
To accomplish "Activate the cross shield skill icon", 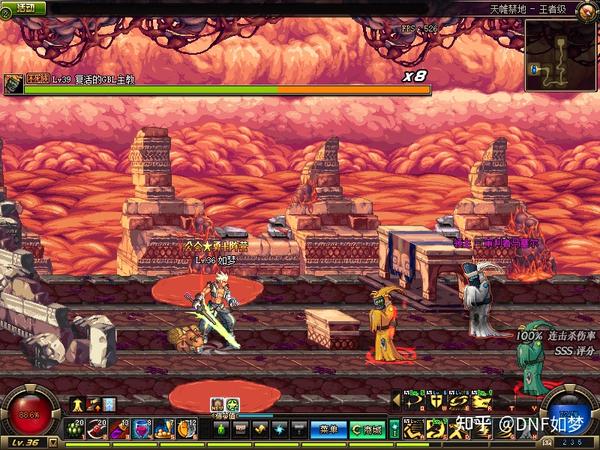I will click(437, 402).
